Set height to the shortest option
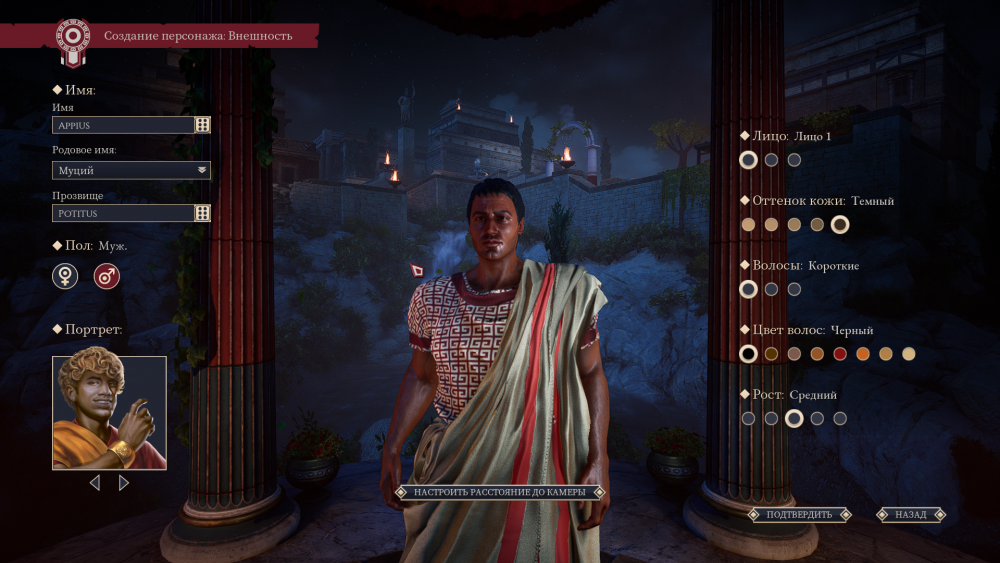The width and height of the screenshot is (1000, 563). point(748,419)
